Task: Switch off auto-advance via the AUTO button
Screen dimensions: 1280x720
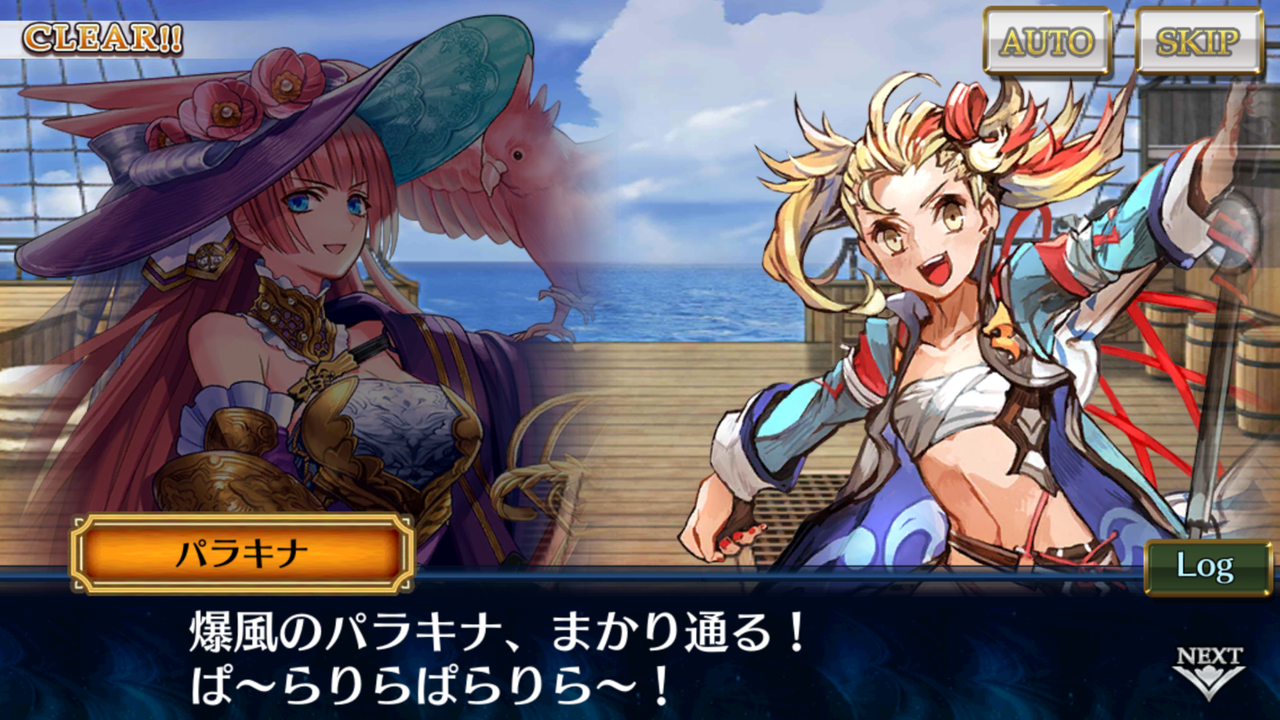Action: [x=1046, y=43]
